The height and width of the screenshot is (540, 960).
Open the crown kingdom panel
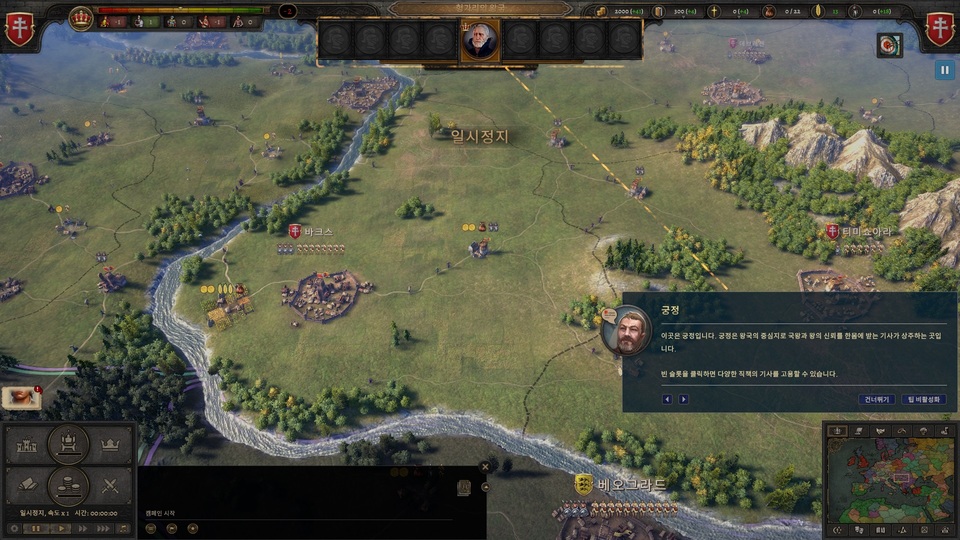(x=112, y=443)
